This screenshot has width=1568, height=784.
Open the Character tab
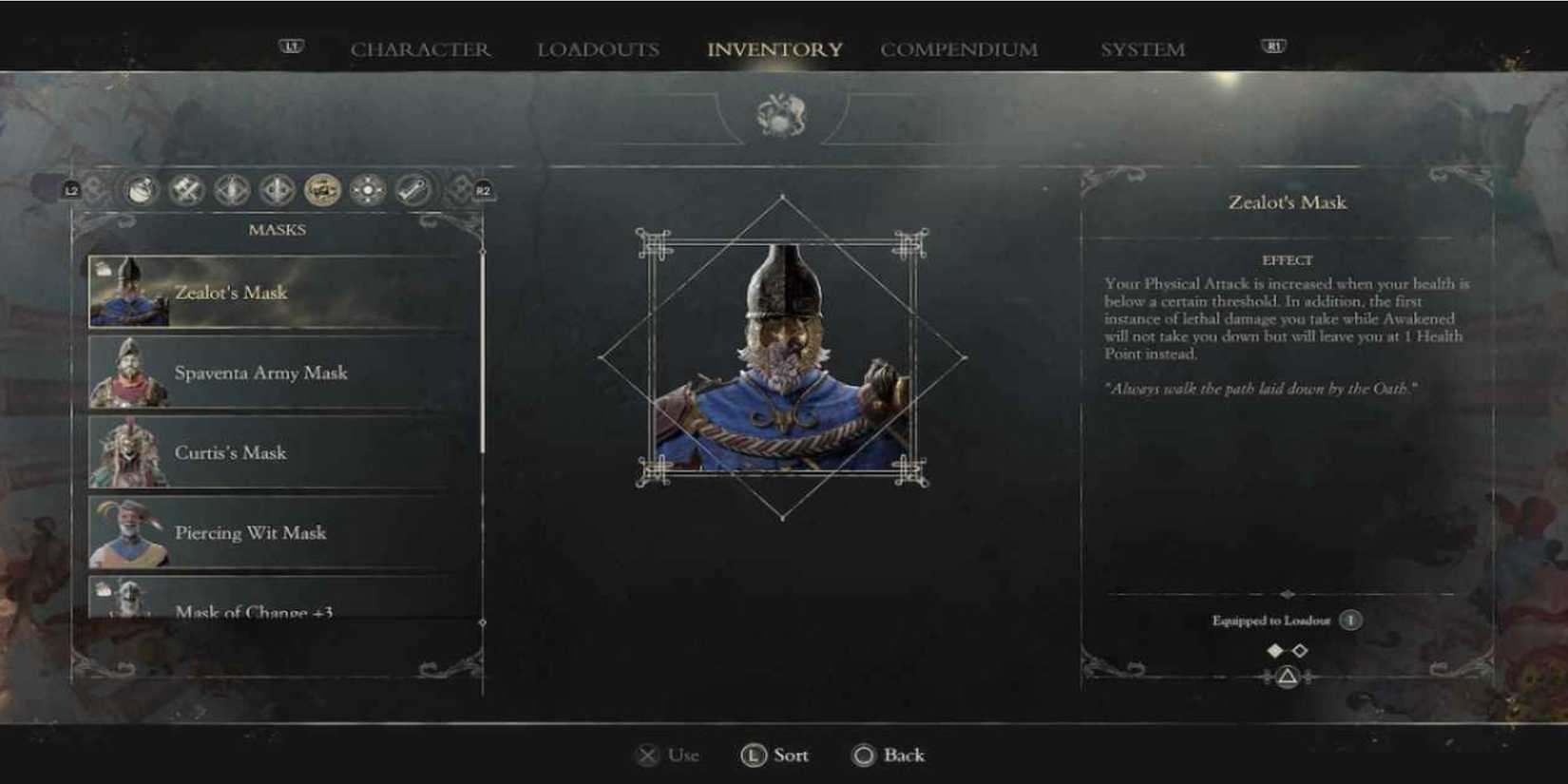point(421,49)
